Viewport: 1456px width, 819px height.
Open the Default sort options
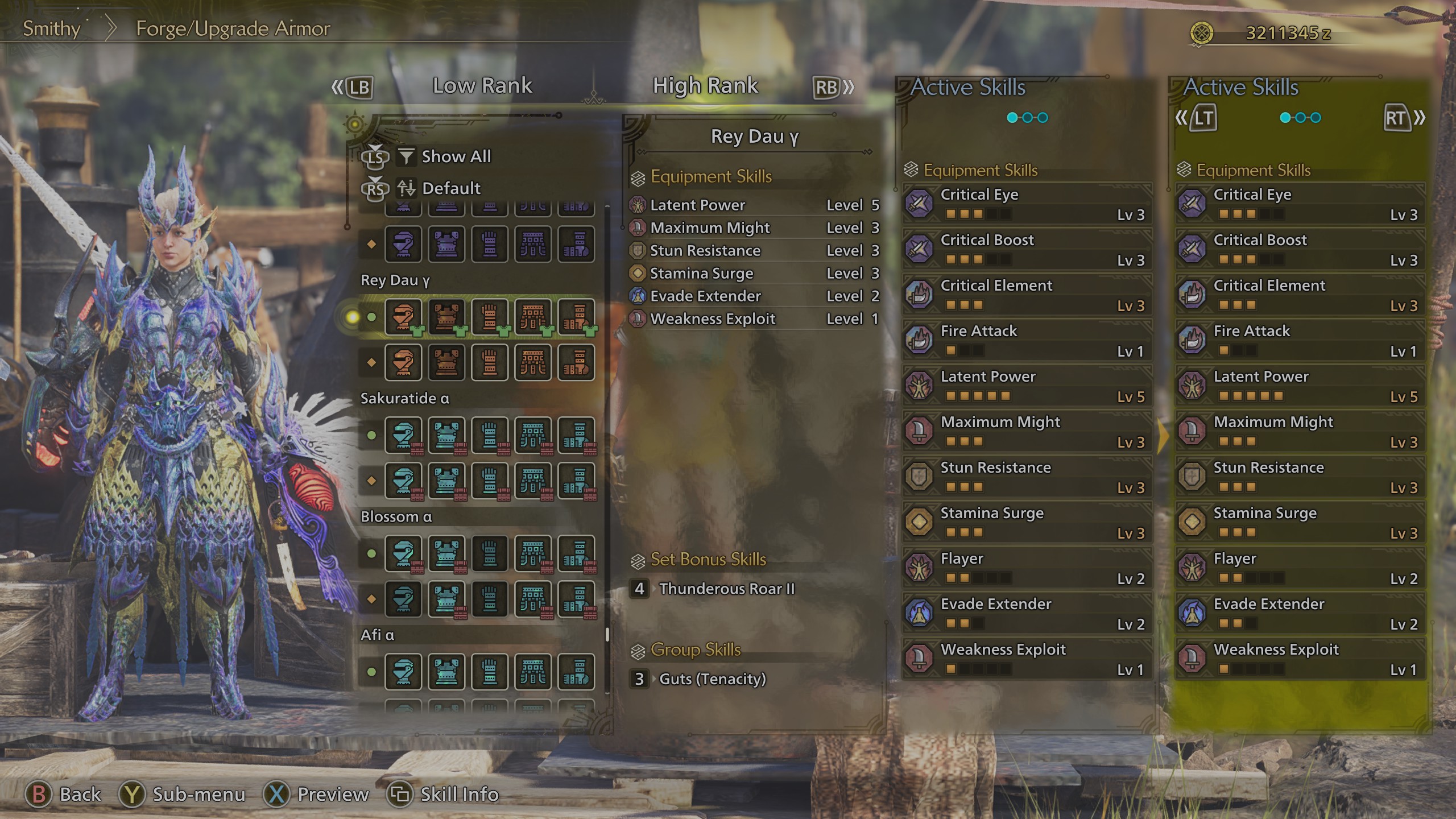tap(450, 188)
